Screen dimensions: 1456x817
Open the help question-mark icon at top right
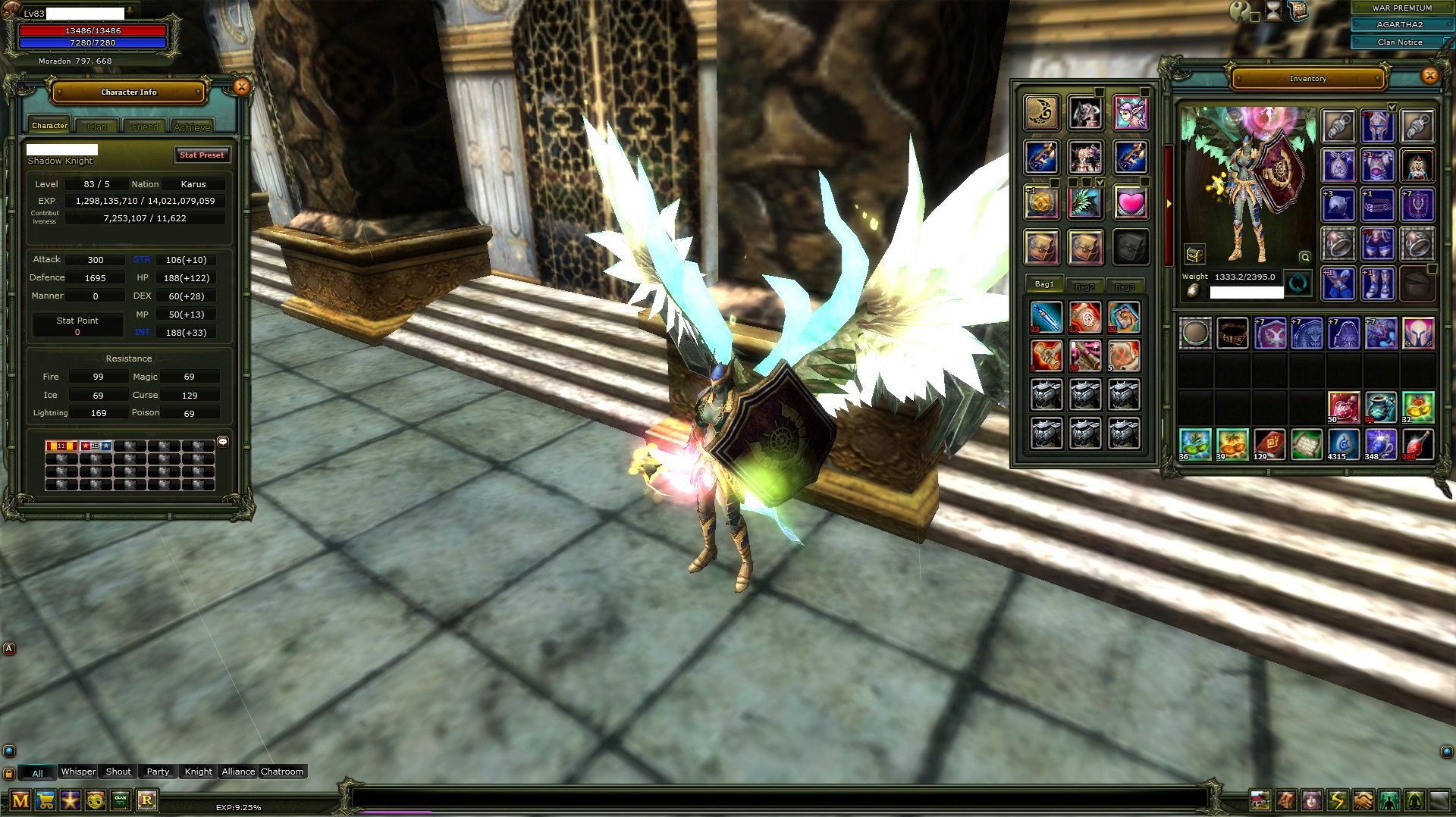pos(1239,11)
